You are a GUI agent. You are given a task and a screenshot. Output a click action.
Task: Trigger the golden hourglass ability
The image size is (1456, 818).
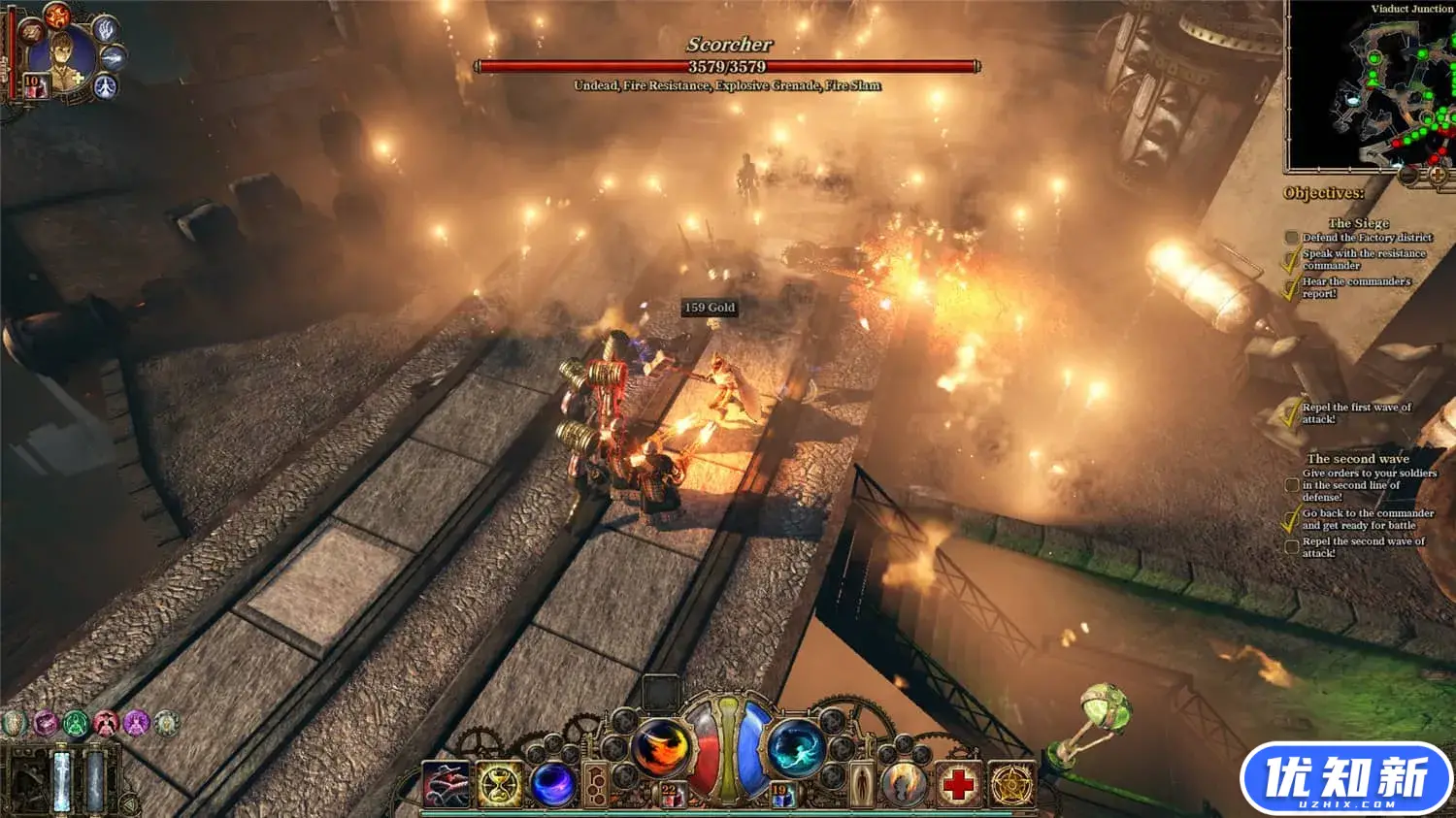(x=499, y=784)
